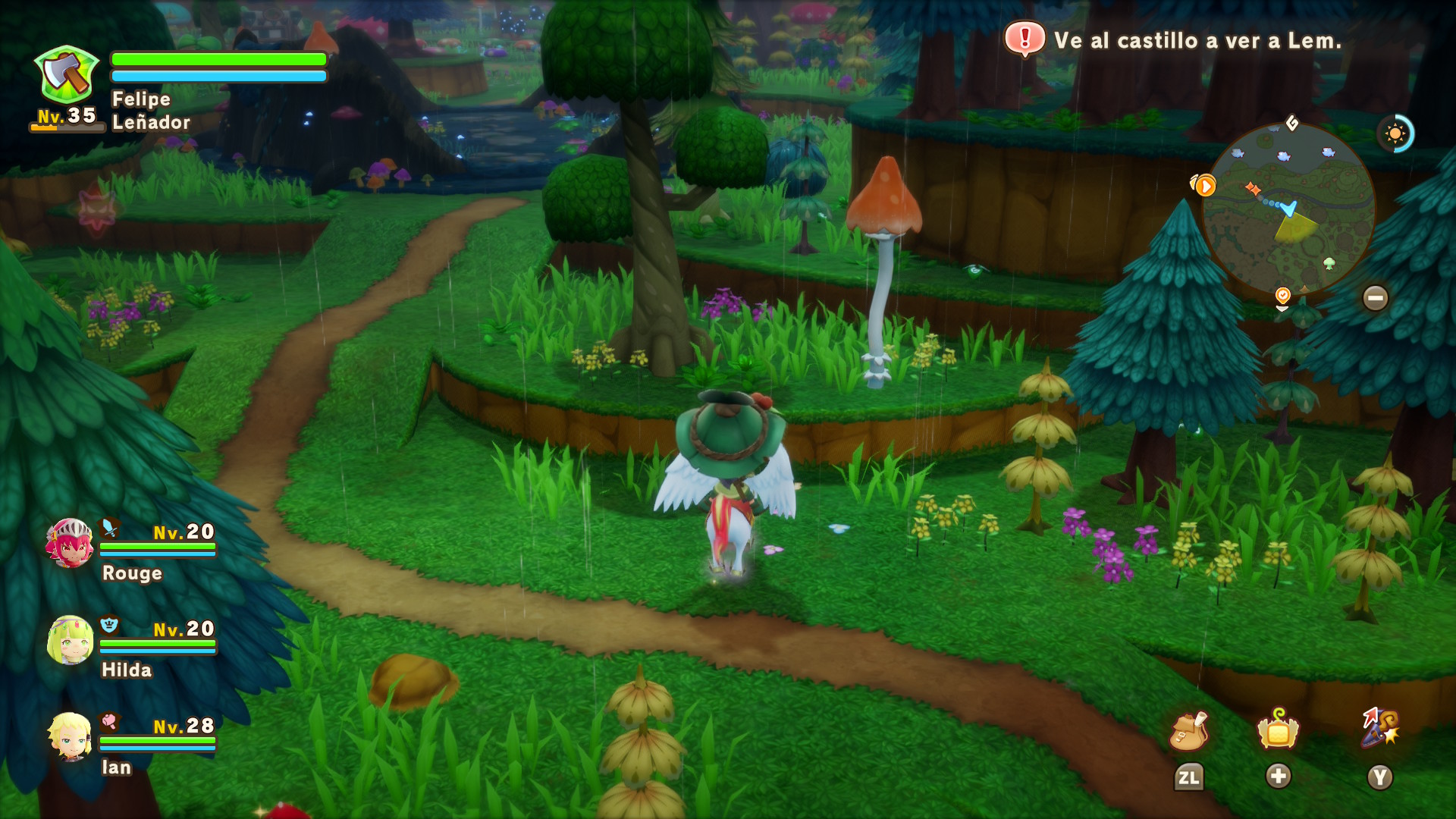The image size is (1456, 819).
Task: Select Hilda's party portrait
Action: point(71,640)
